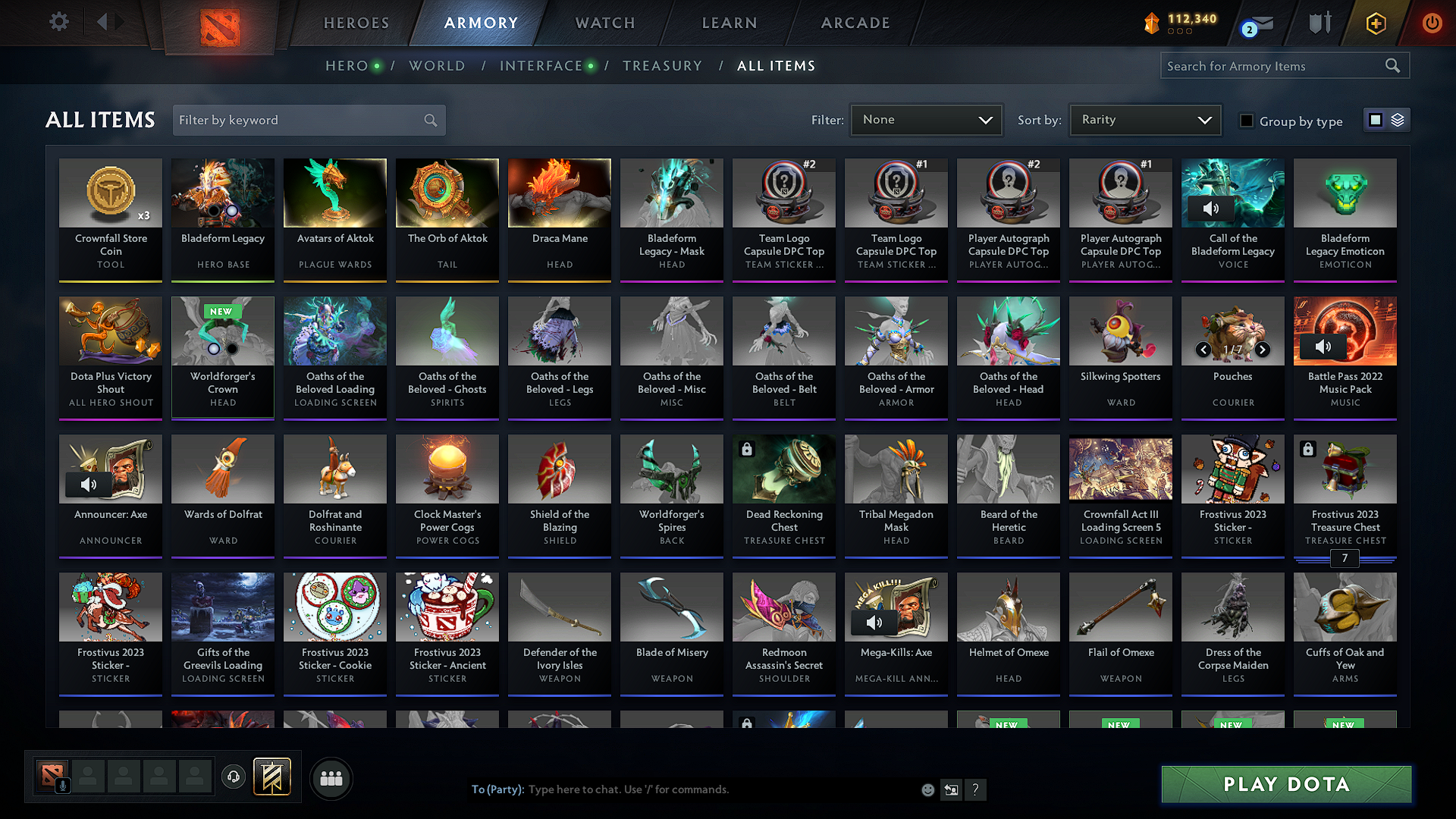Enable the Group by type checkbox
Image resolution: width=1456 pixels, height=819 pixels.
pos(1246,121)
